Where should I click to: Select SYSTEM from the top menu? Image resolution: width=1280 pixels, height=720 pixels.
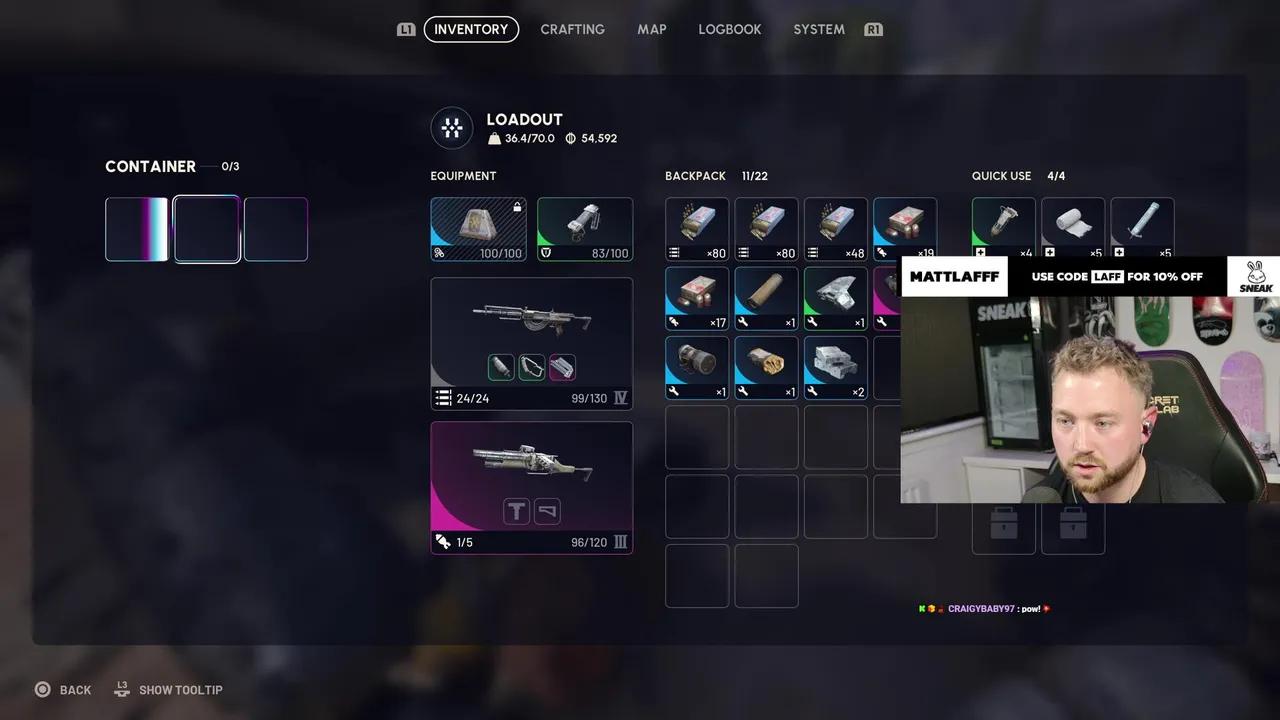(x=818, y=29)
